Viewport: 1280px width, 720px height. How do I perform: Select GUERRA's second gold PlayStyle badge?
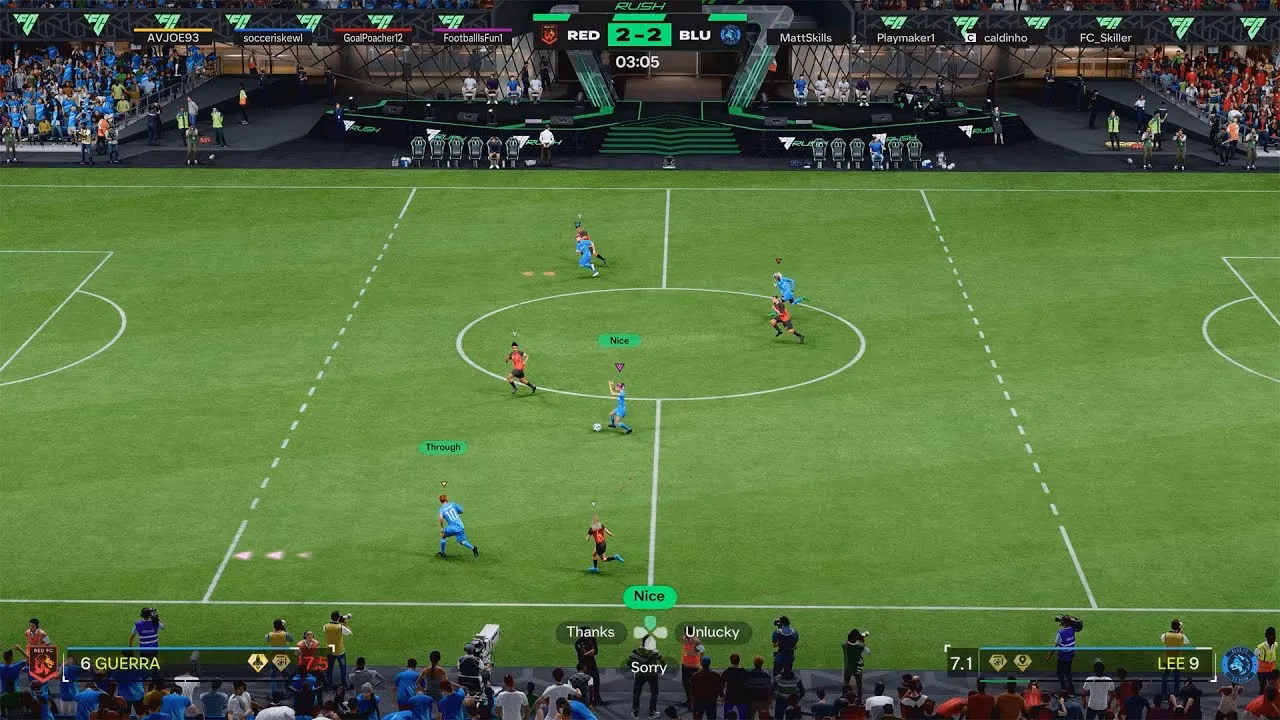point(281,662)
